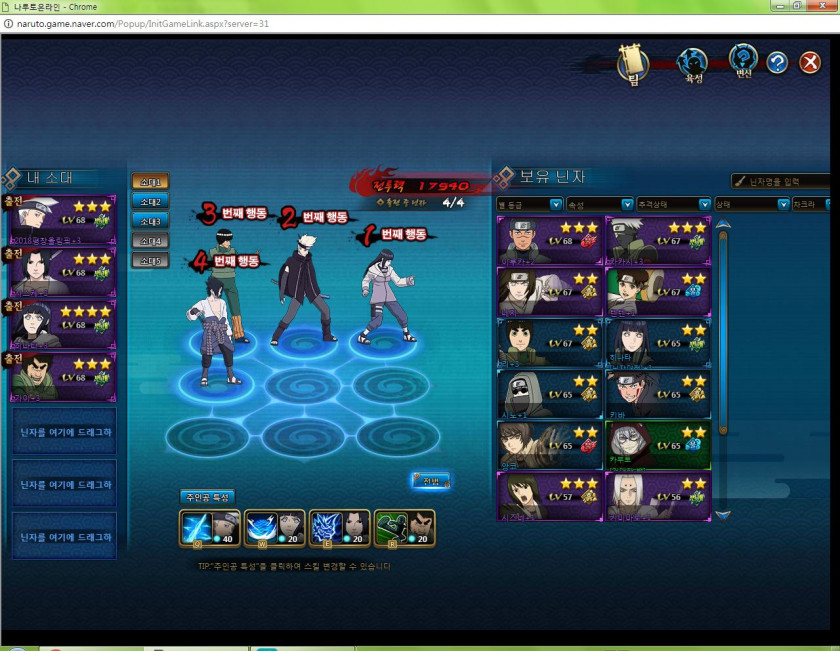The height and width of the screenshot is (651, 840).
Task: Pick the green-bordered 카쿠즈 LV65 card
Action: (659, 445)
